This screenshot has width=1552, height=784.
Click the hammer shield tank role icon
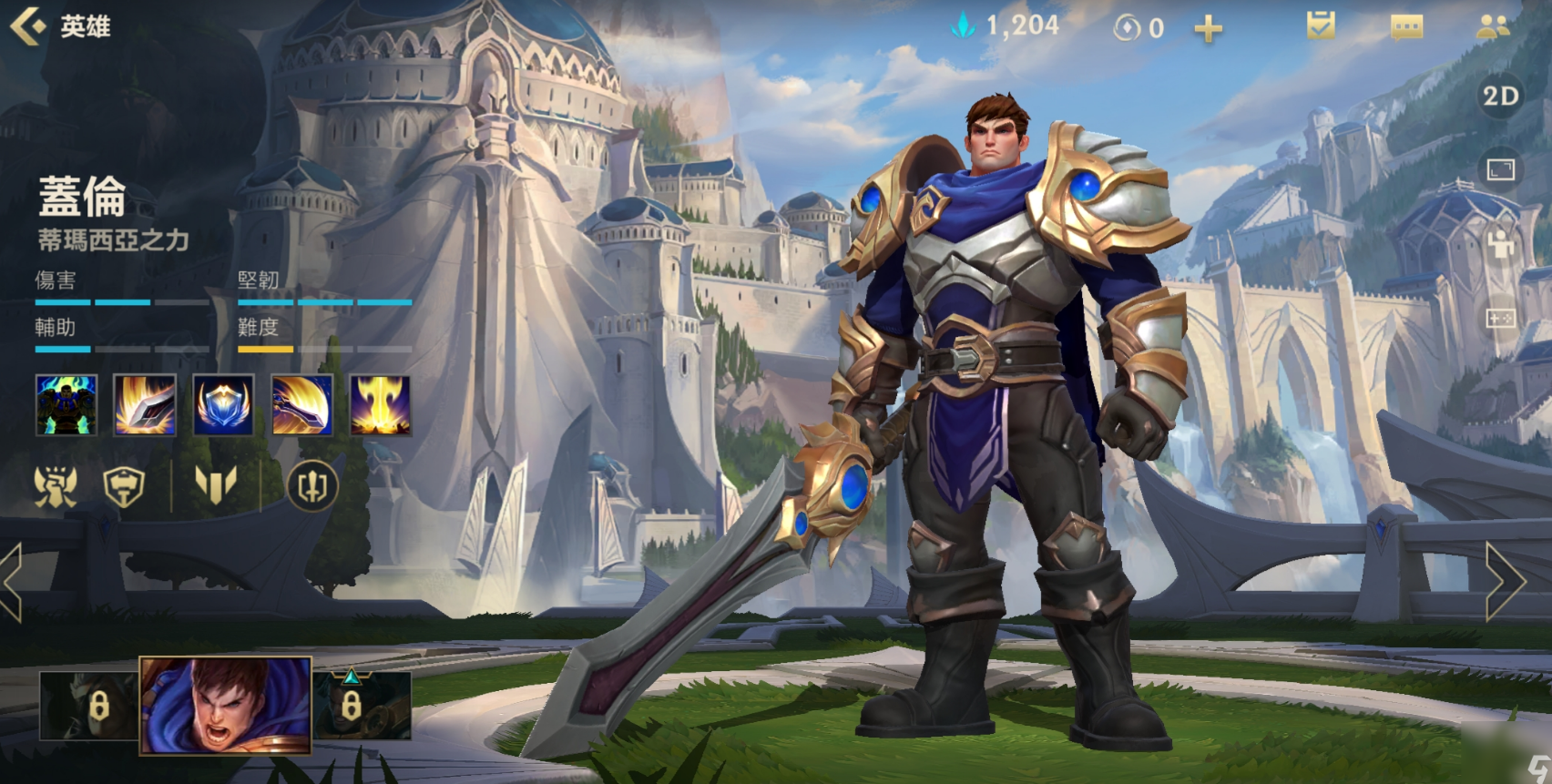(x=124, y=486)
